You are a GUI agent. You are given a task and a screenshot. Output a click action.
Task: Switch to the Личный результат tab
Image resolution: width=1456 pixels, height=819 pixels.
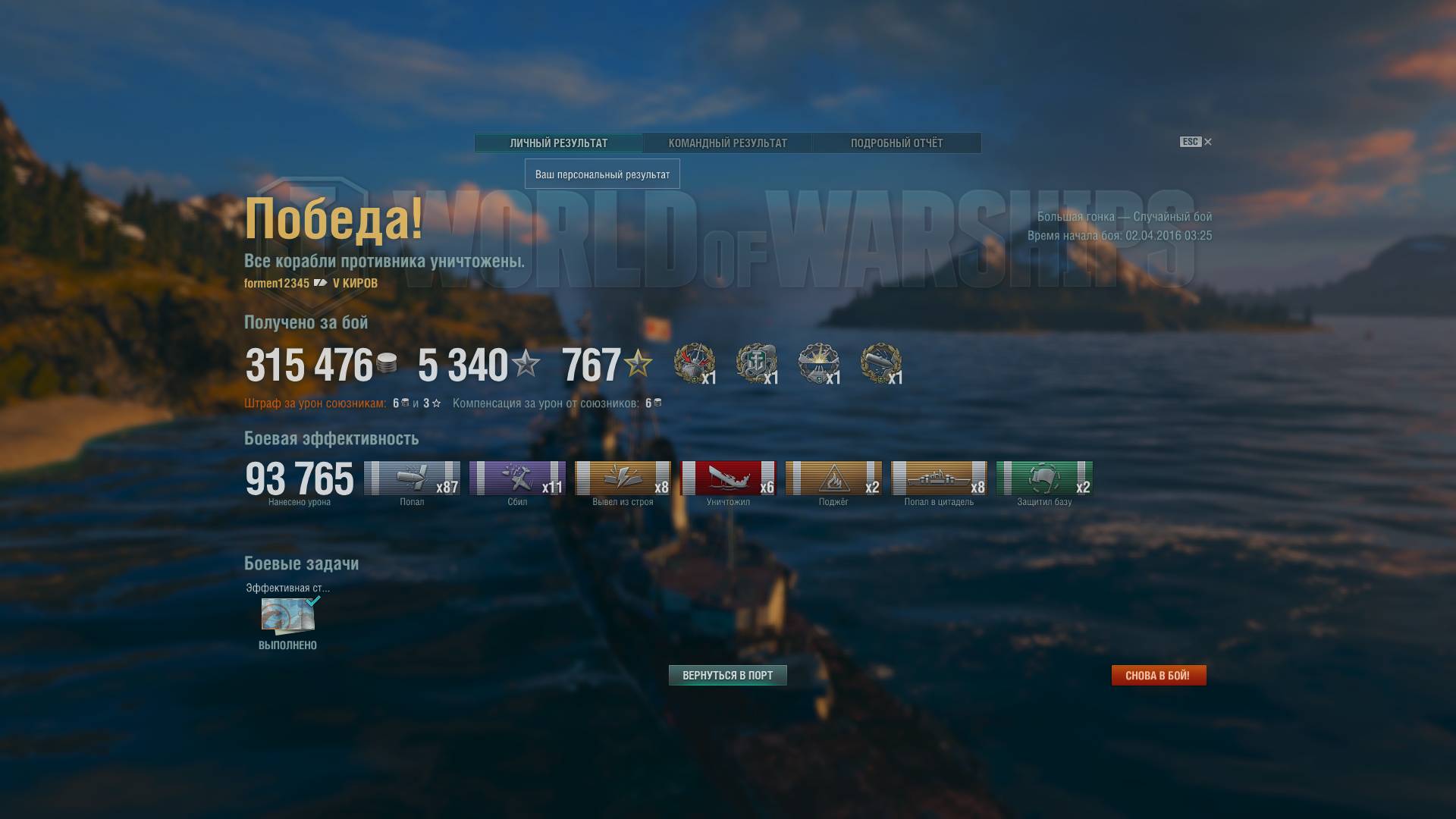558,143
